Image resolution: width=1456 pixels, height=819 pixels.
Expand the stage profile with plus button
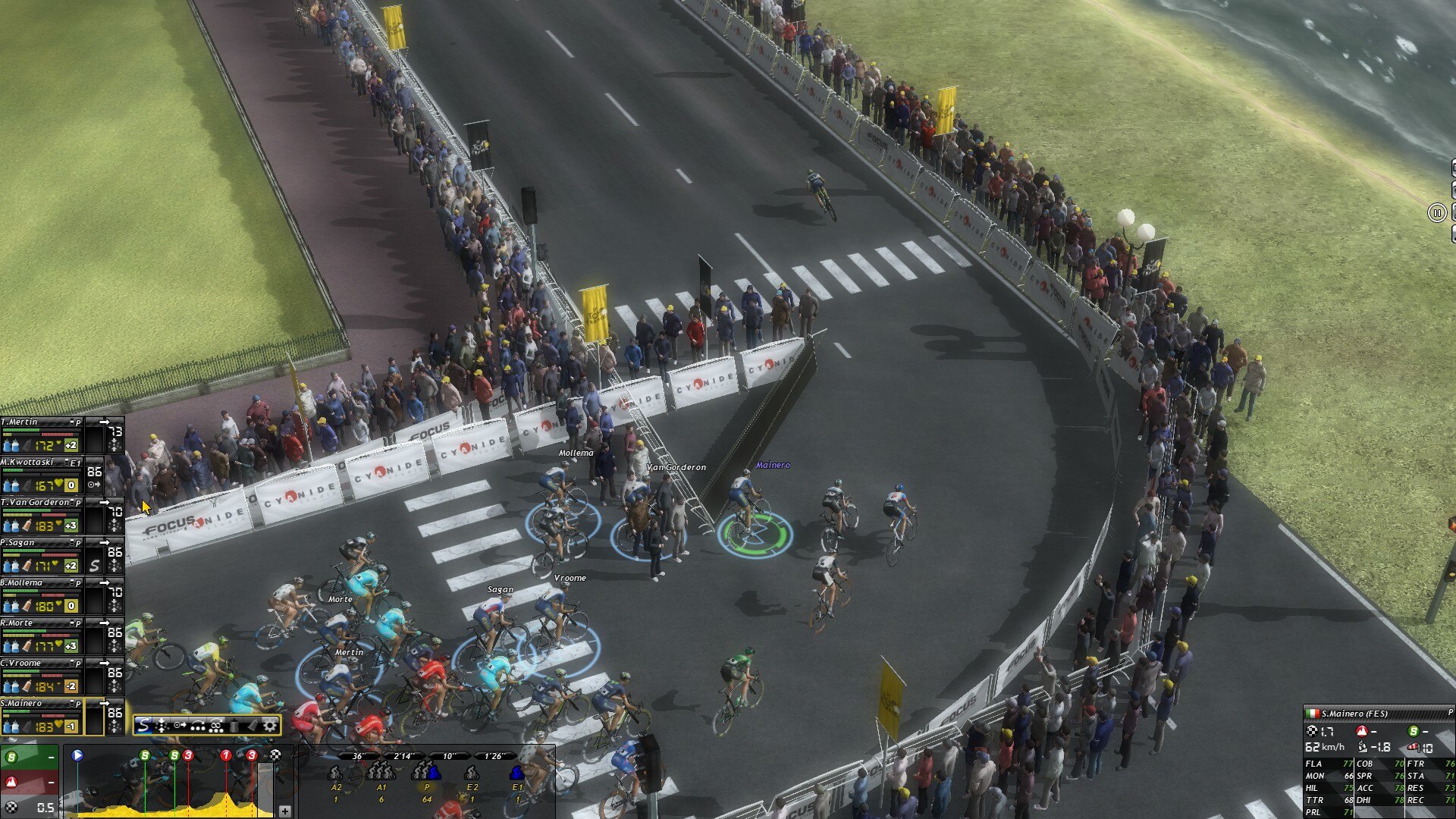coord(284,811)
